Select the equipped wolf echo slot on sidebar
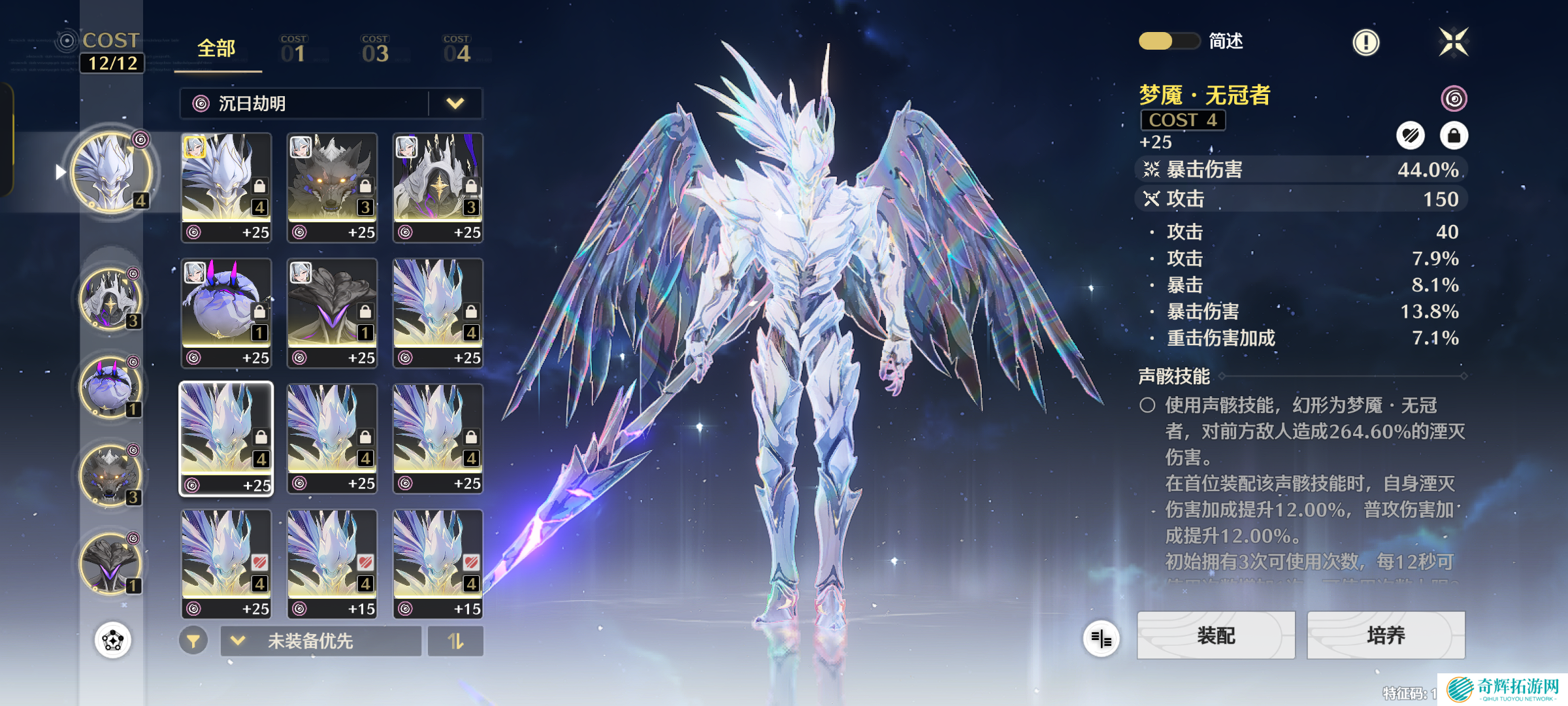The image size is (1568, 706). coord(110,475)
